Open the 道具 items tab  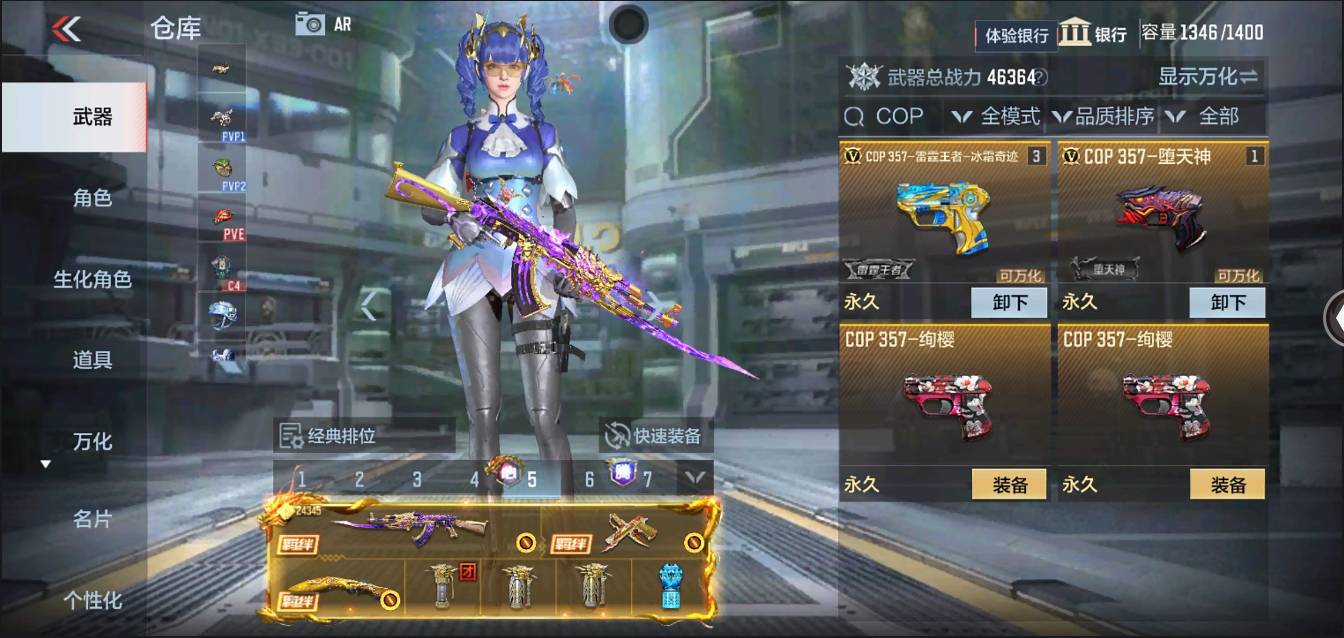91,360
